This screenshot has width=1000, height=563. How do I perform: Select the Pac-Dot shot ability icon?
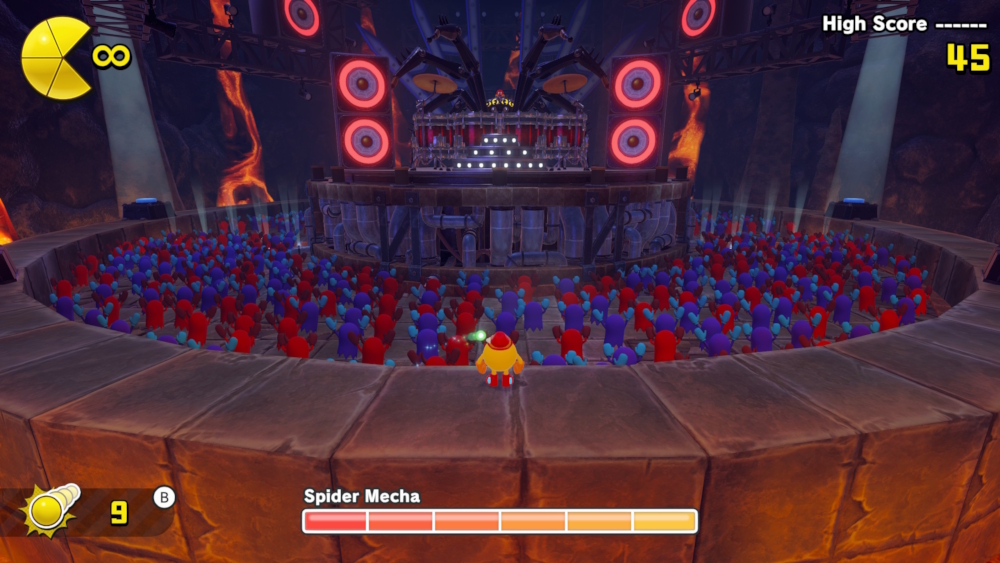(51, 510)
